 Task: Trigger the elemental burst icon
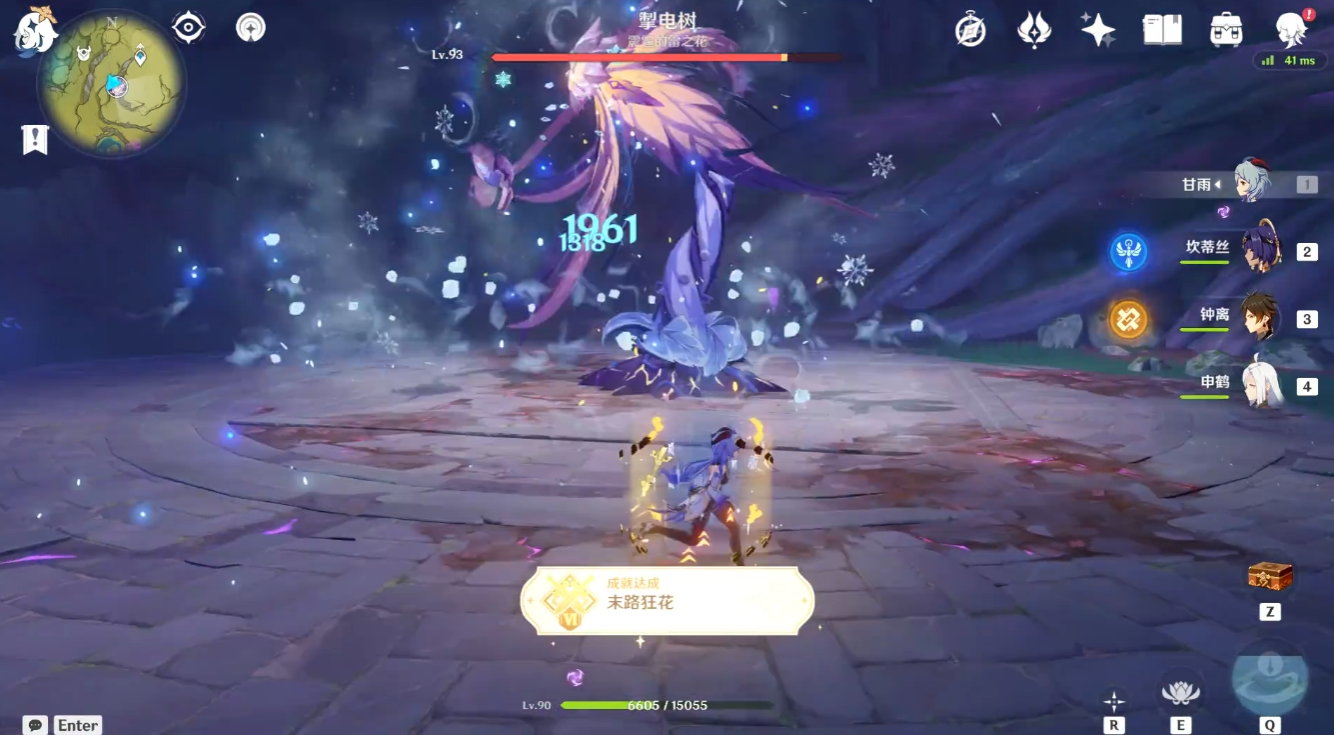[x=1269, y=675]
